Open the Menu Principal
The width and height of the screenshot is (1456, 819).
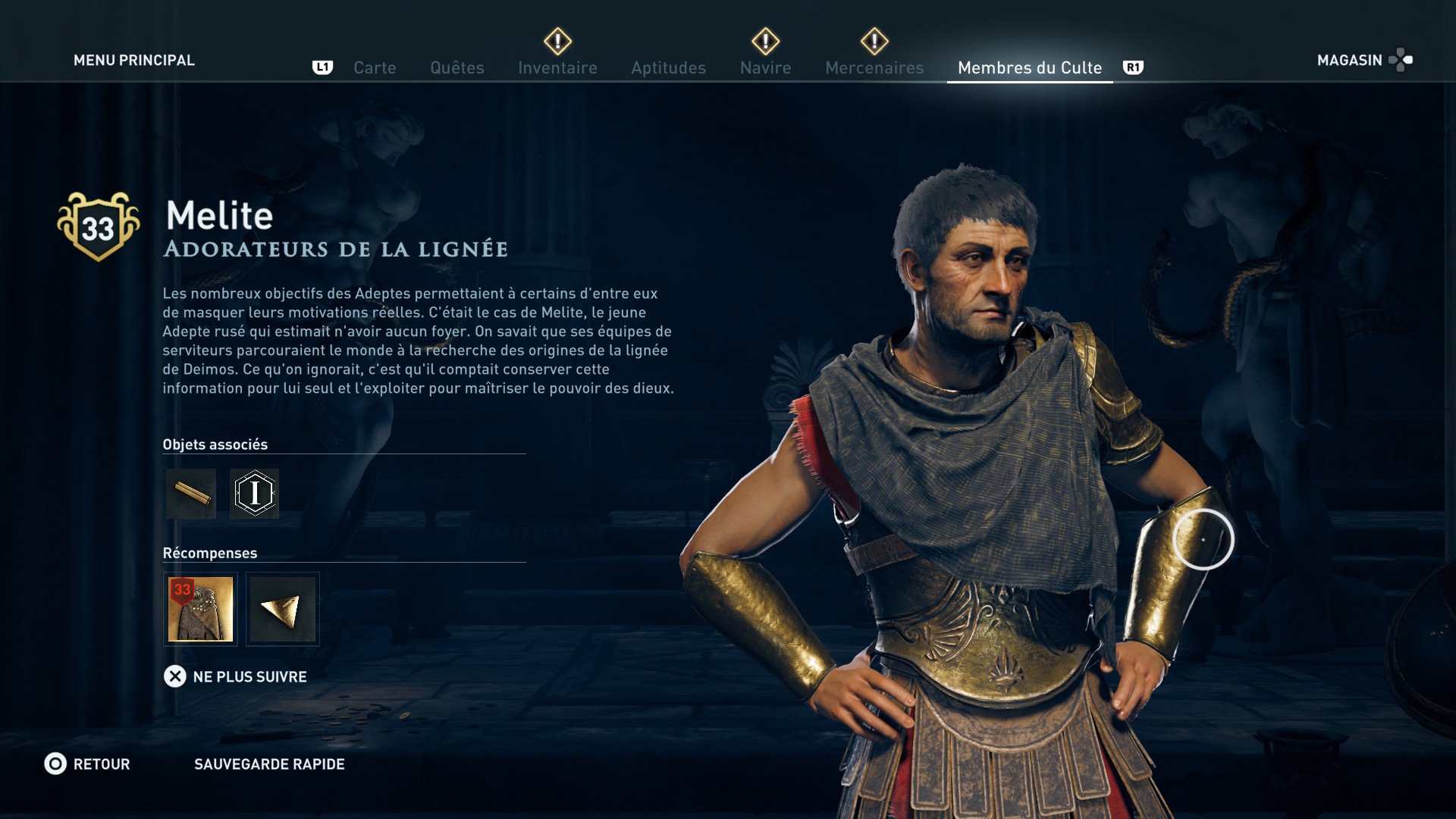pyautogui.click(x=133, y=60)
